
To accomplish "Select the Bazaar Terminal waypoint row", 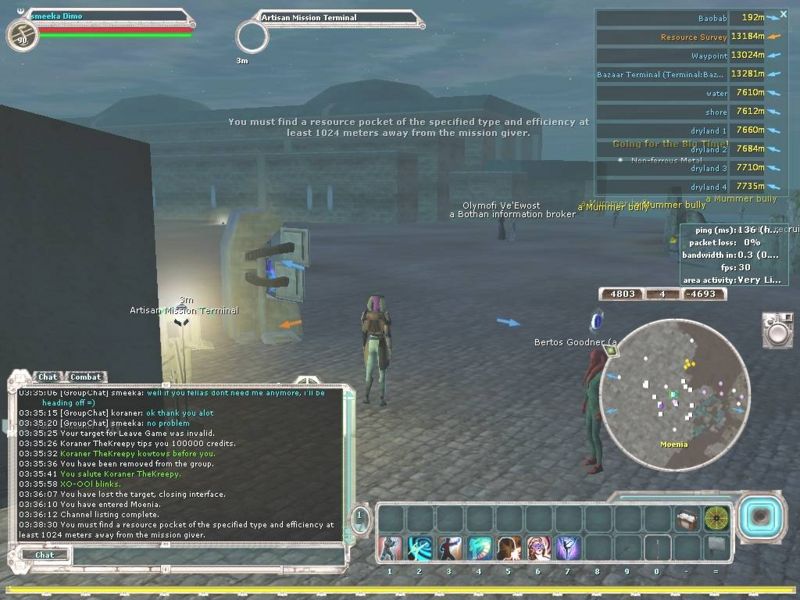I will tap(680, 74).
